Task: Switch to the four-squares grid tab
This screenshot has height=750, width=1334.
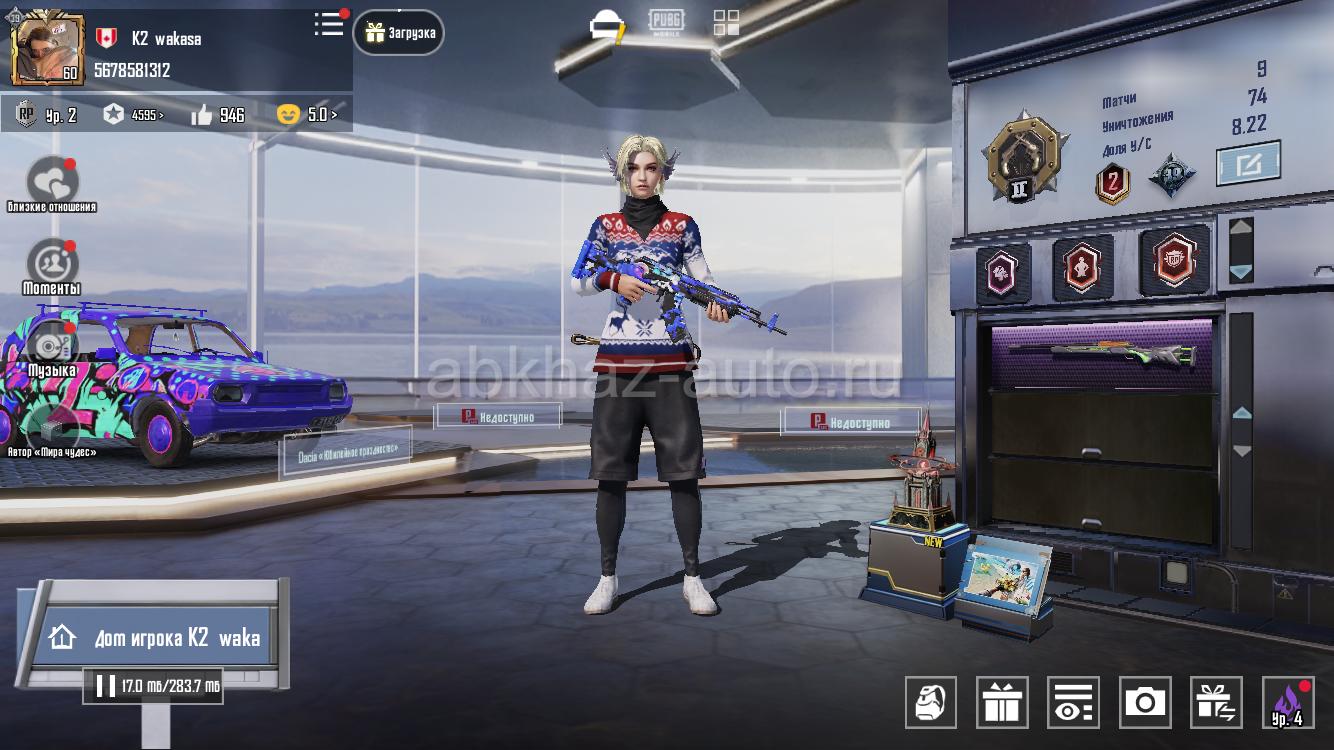Action: tap(727, 24)
